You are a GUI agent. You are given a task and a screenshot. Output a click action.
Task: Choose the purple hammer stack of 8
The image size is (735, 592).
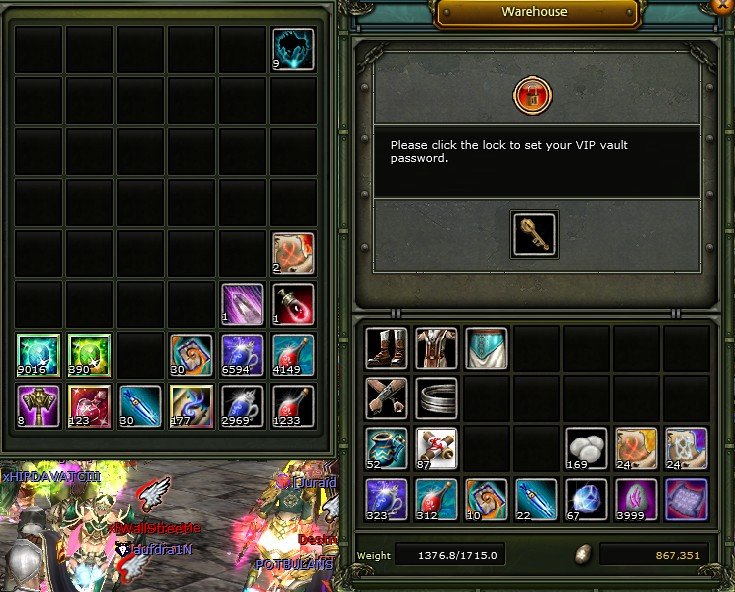point(39,406)
